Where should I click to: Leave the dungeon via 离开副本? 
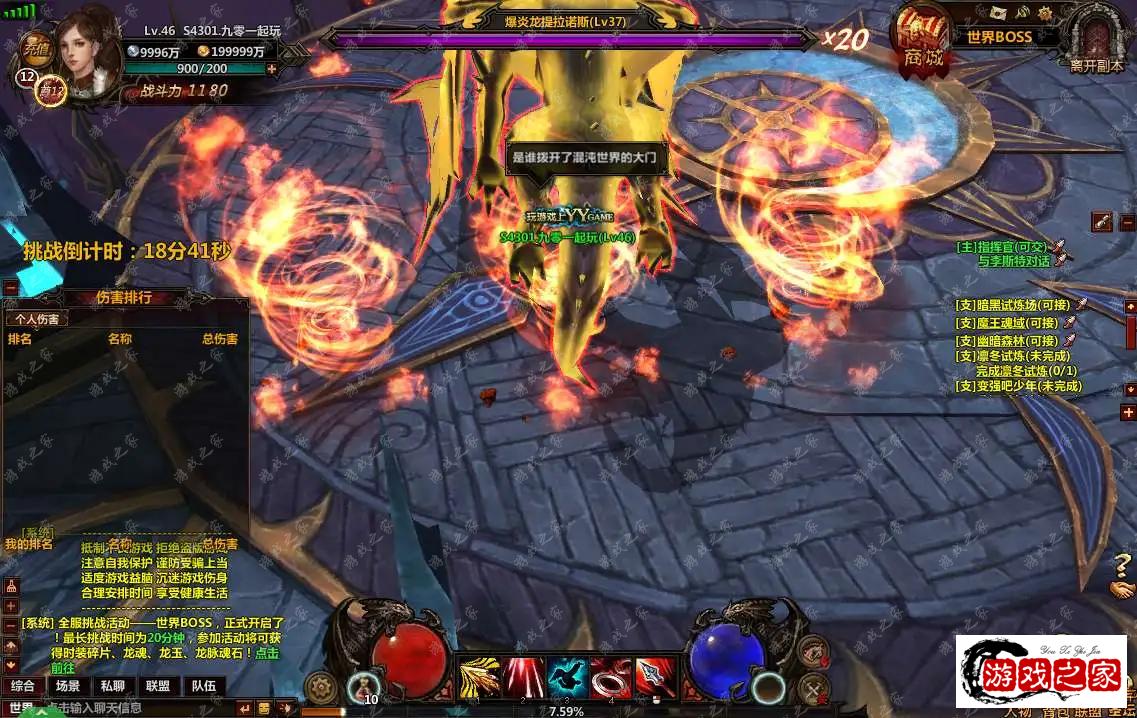1096,40
